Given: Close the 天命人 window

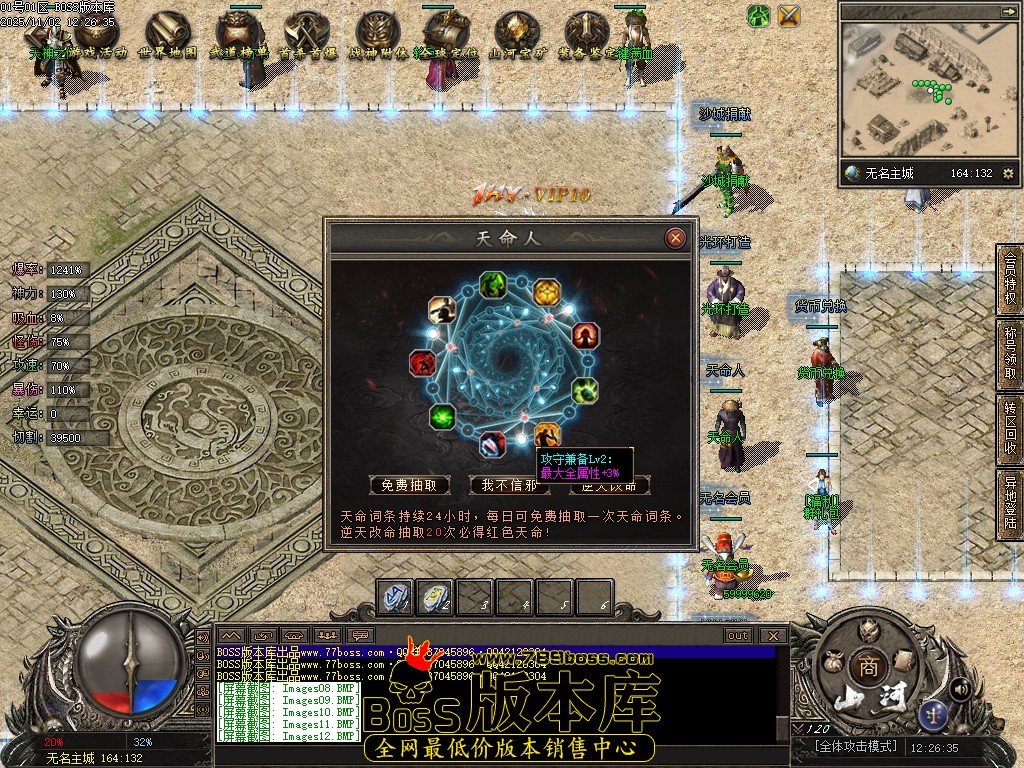Looking at the screenshot, I should (676, 238).
